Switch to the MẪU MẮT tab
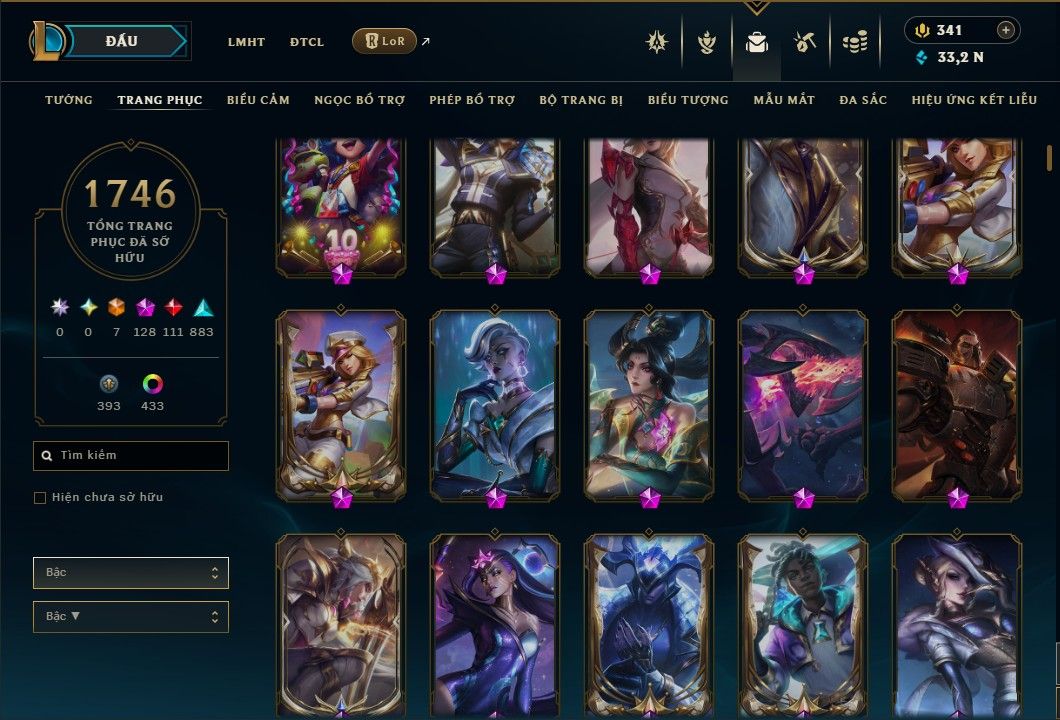 tap(784, 100)
